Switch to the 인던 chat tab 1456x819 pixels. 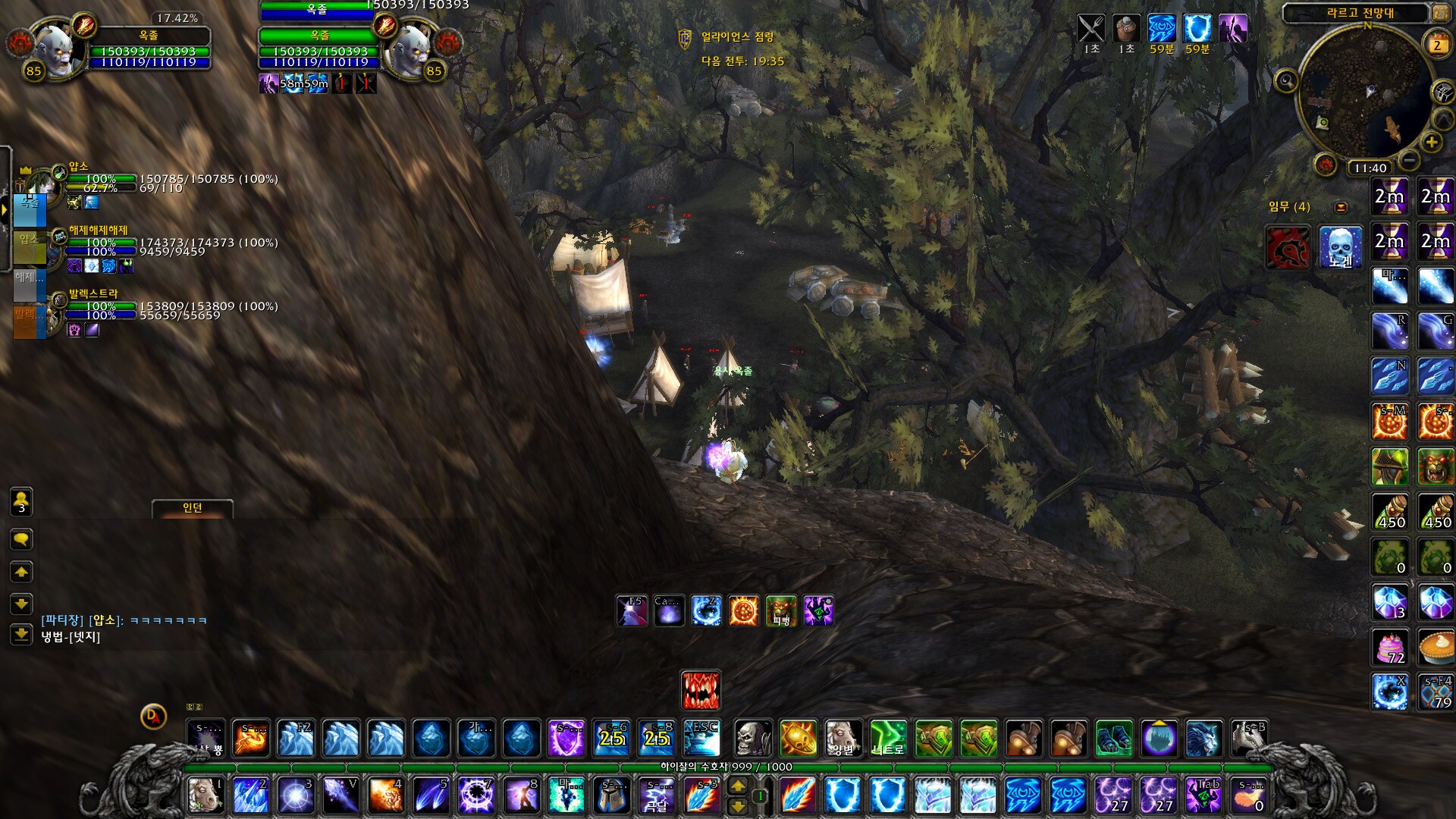point(193,508)
